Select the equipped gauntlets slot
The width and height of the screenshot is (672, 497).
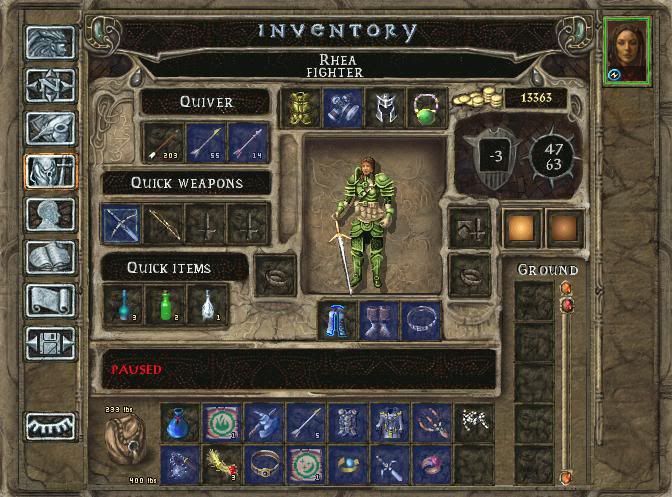coord(341,108)
